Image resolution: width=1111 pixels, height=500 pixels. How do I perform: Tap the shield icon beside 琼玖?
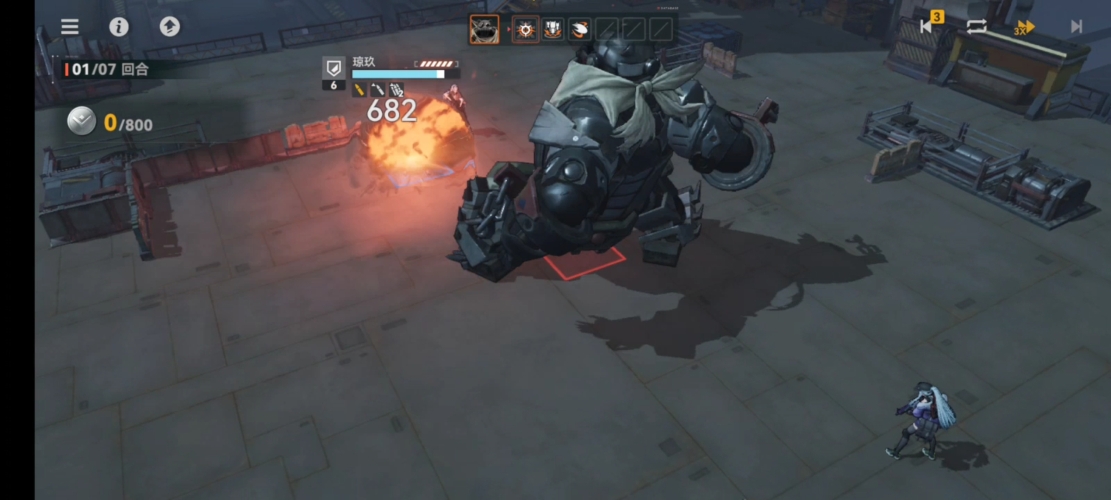[334, 68]
